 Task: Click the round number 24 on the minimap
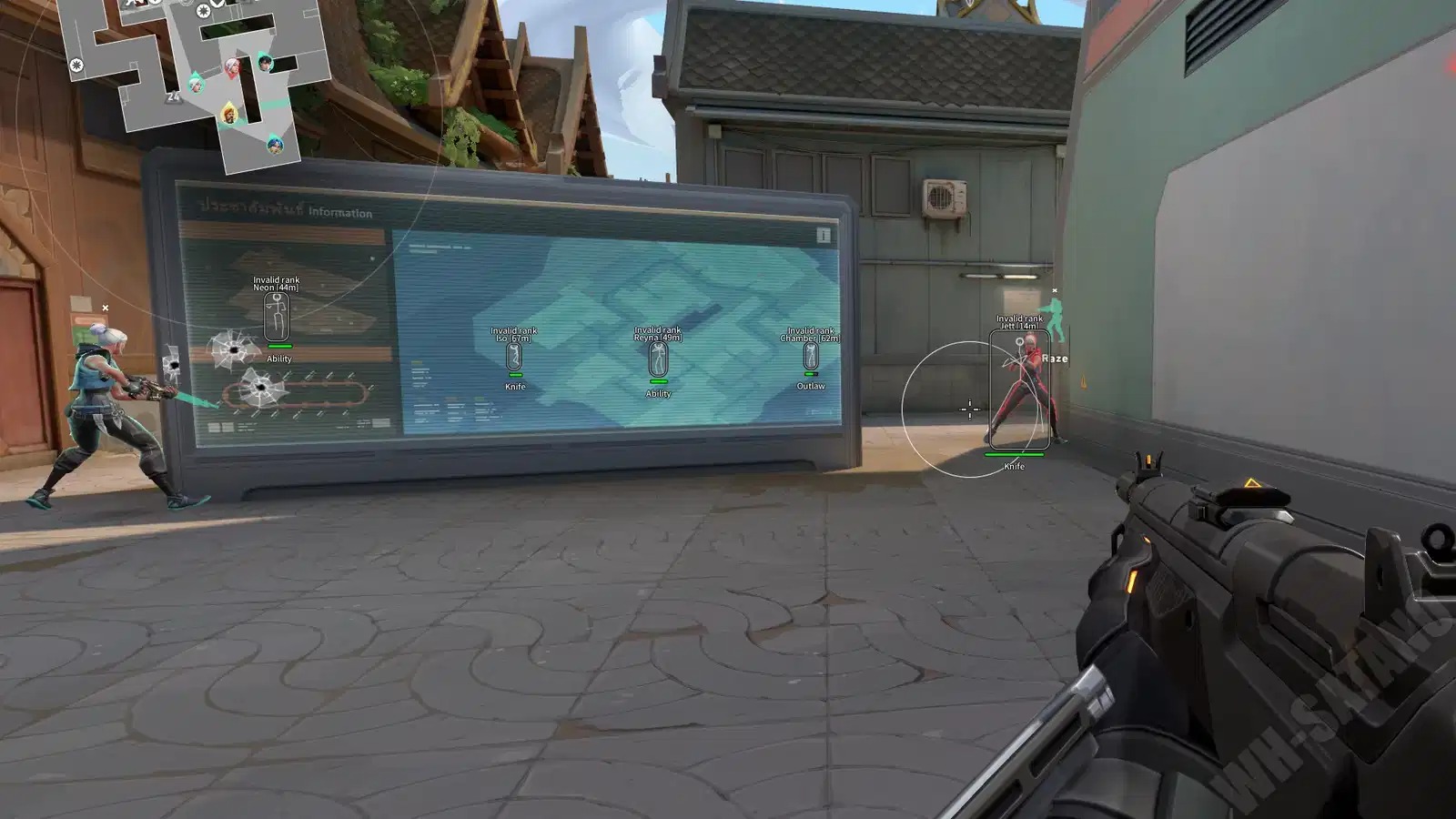(x=173, y=96)
